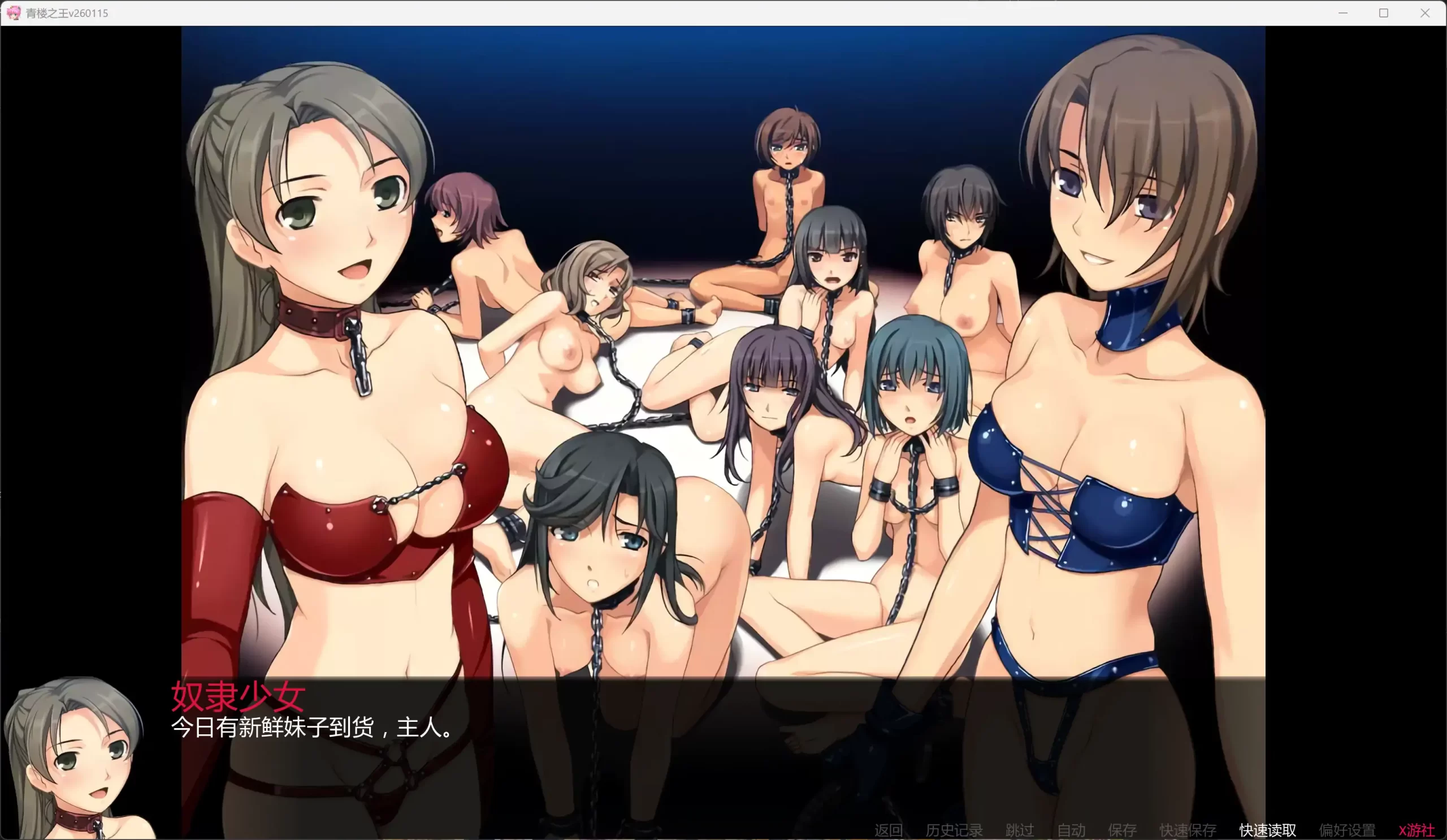Click the pink mascot icon in the title bar
1447x840 pixels.
click(14, 12)
